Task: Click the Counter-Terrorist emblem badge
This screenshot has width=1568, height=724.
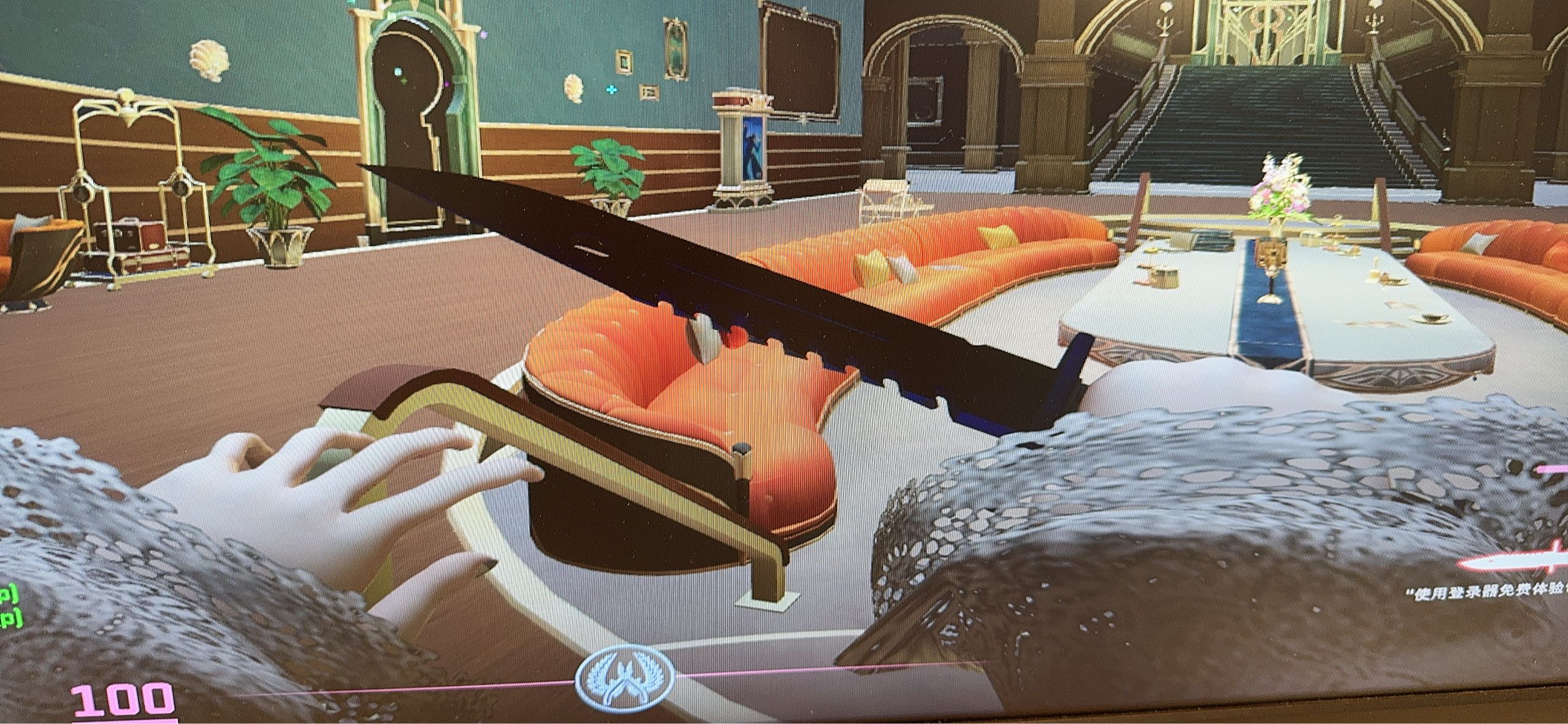Action: pyautogui.click(x=625, y=678)
